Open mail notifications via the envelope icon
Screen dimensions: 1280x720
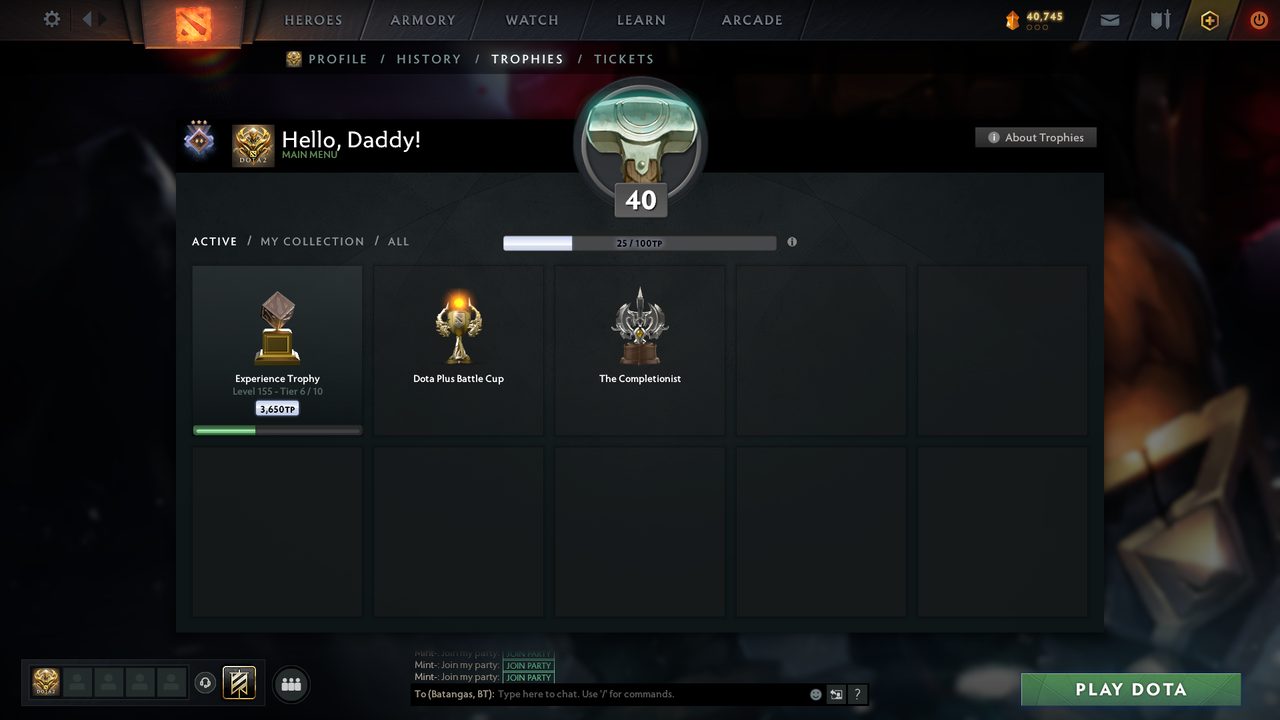coord(1109,20)
